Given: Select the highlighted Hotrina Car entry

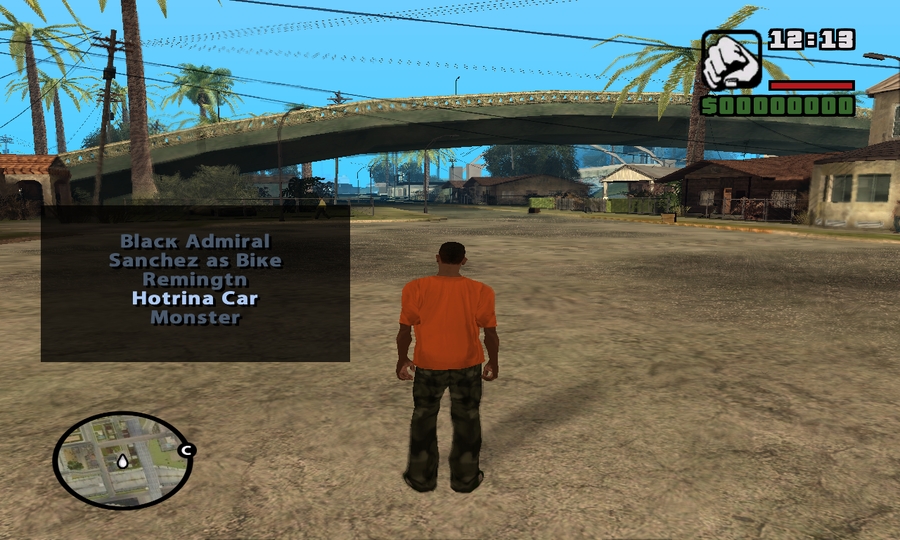Looking at the screenshot, I should click(195, 298).
